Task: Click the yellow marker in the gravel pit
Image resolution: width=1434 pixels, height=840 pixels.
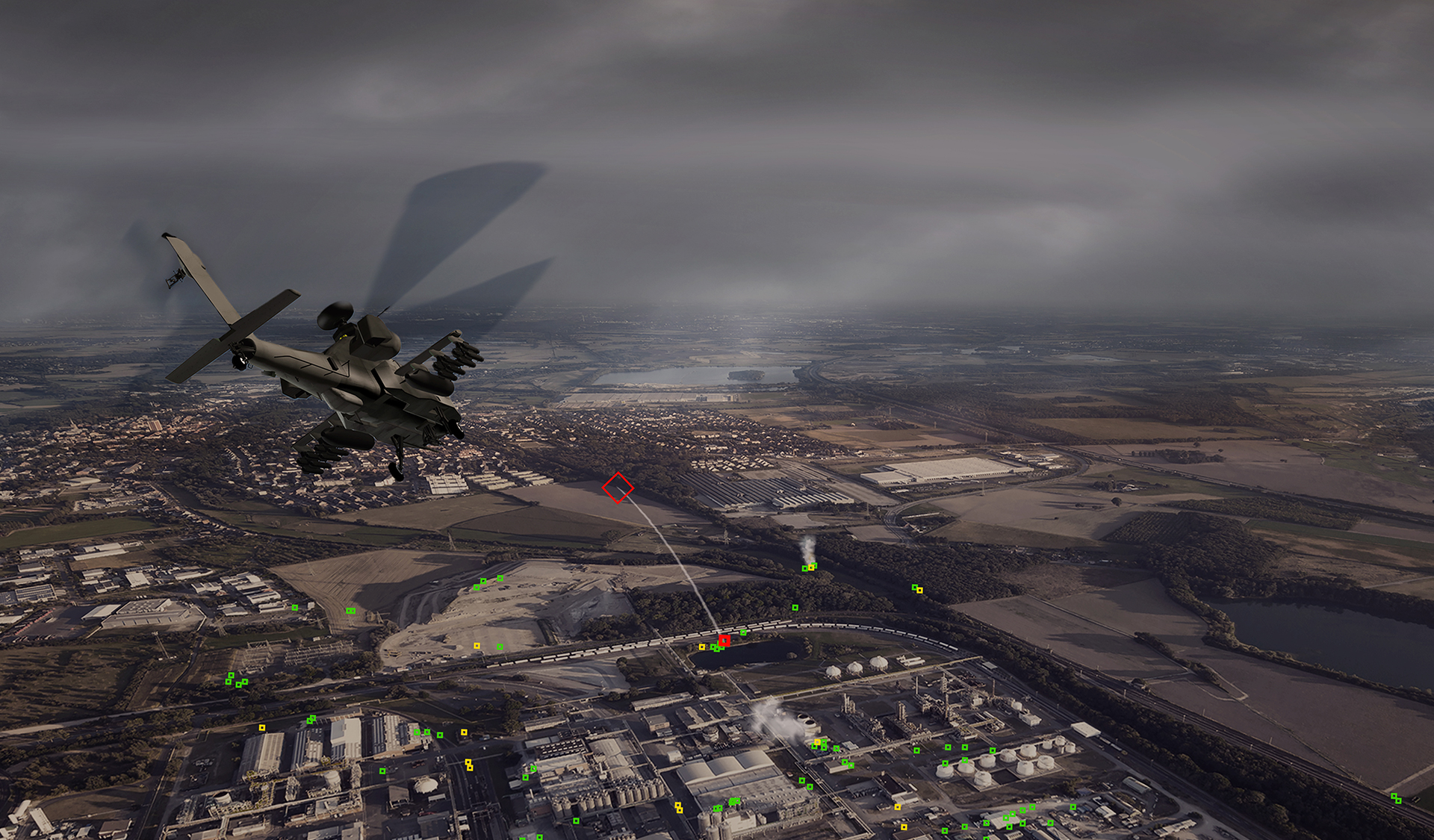Action: (477, 646)
